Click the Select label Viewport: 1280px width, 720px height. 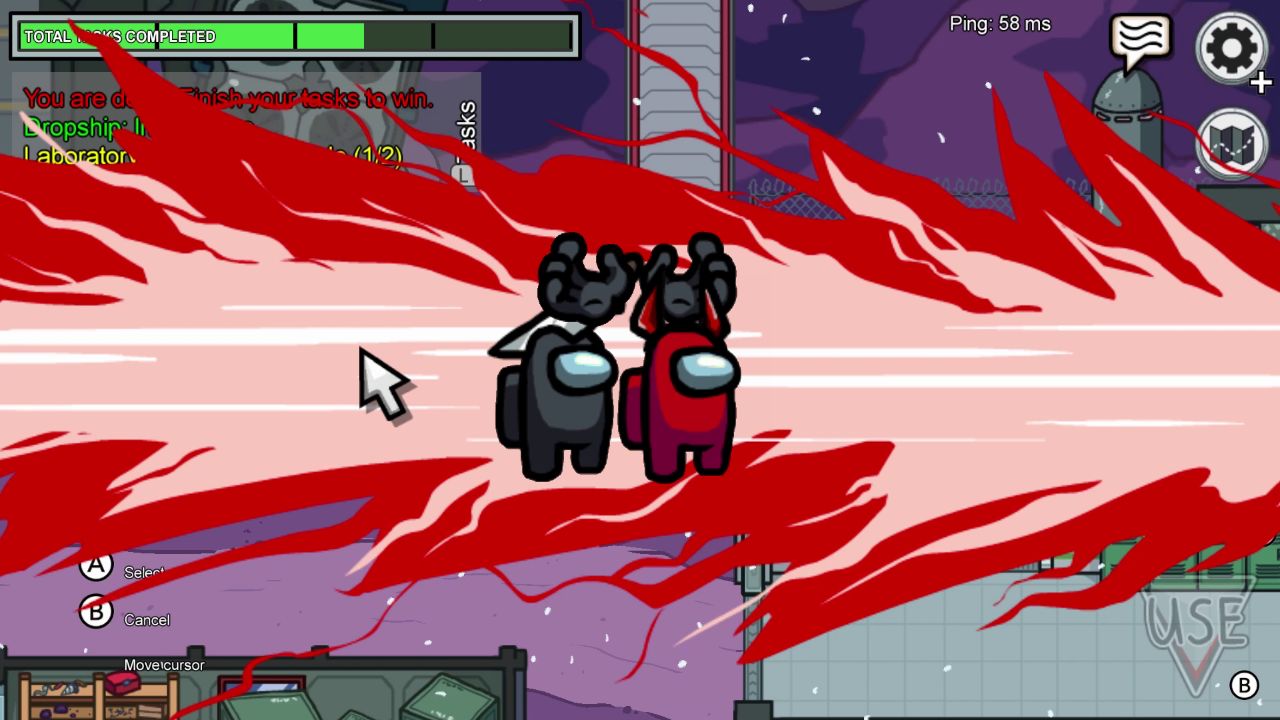coord(146,572)
